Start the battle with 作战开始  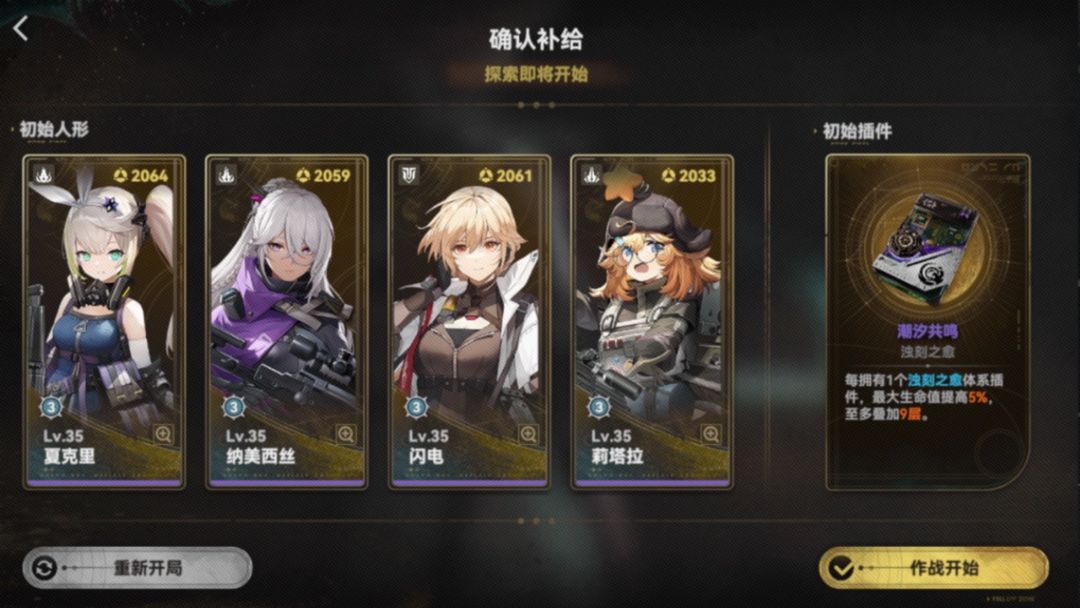pos(933,568)
